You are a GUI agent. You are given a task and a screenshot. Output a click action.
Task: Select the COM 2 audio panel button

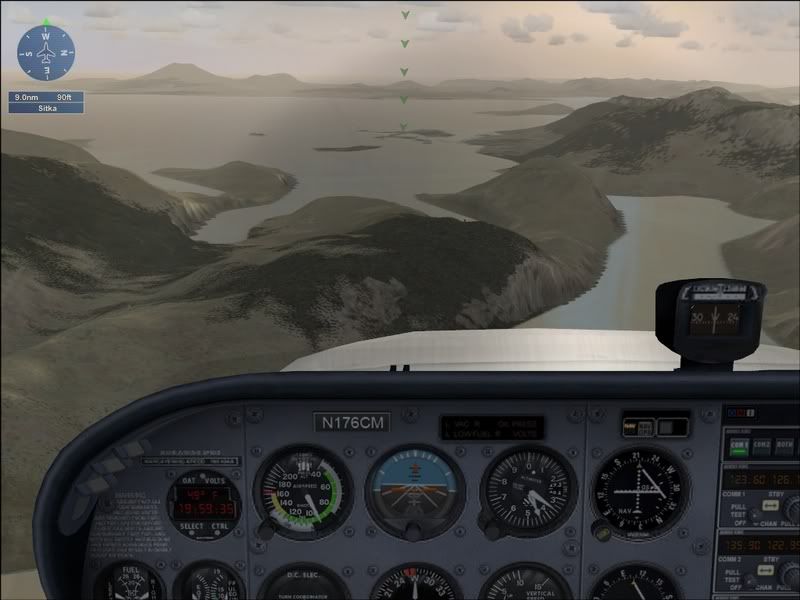[763, 447]
